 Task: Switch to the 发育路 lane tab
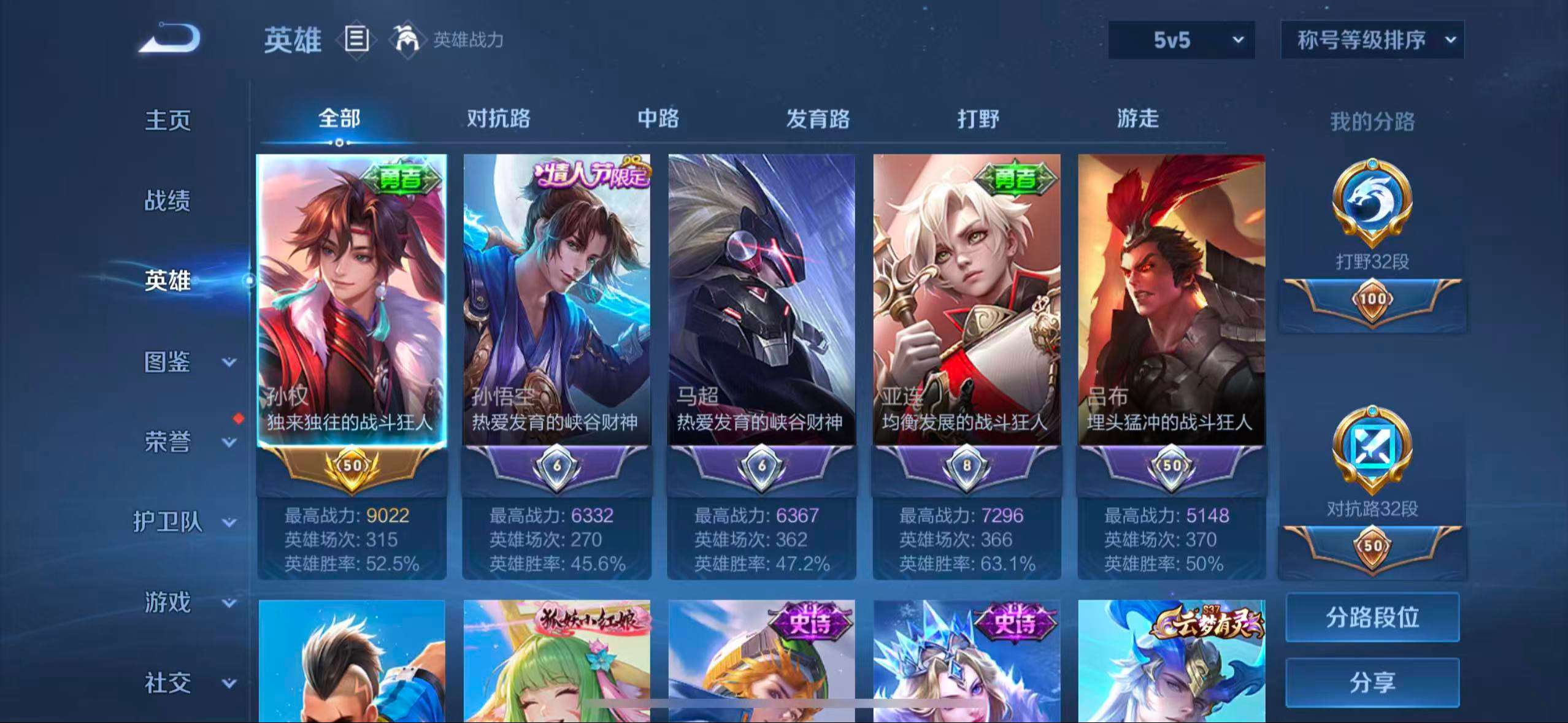click(x=820, y=120)
